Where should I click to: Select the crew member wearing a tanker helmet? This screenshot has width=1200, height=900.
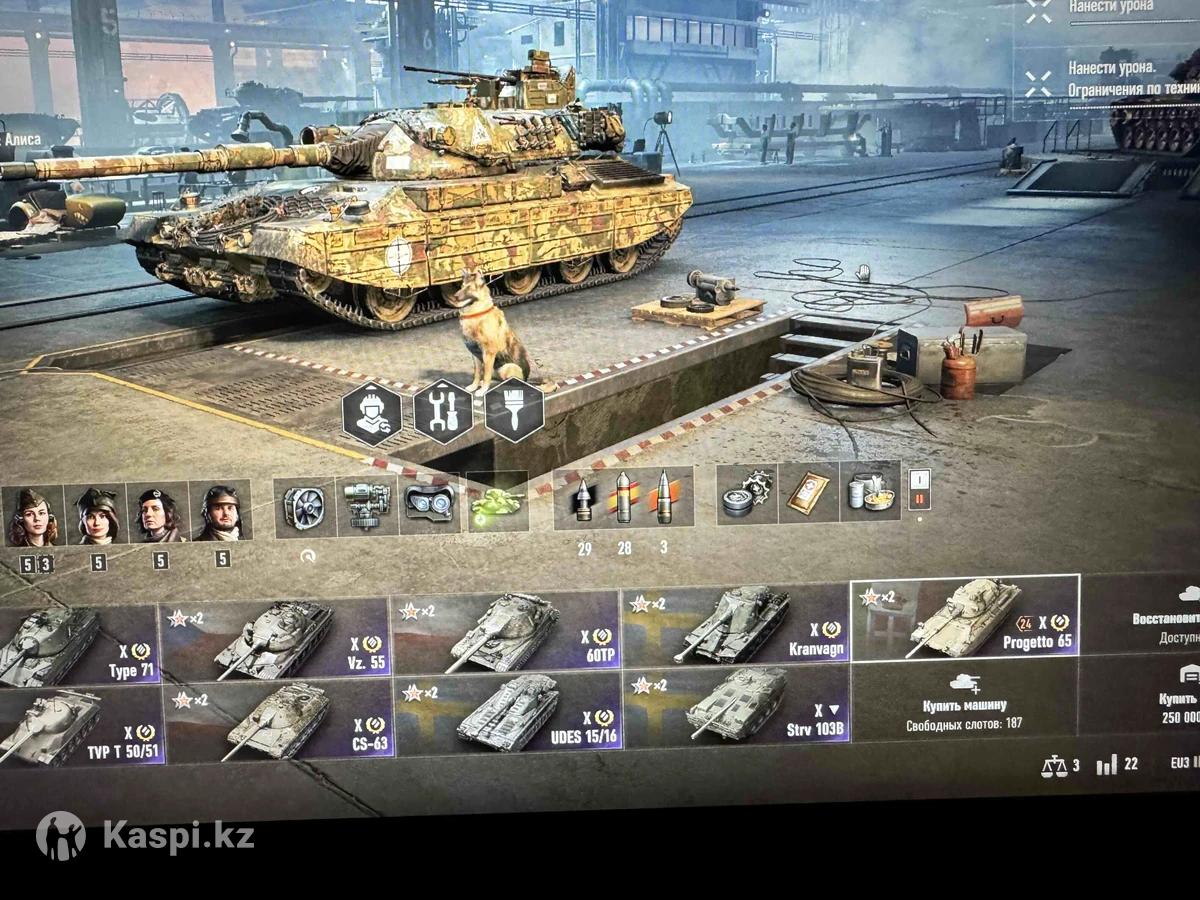pos(220,512)
